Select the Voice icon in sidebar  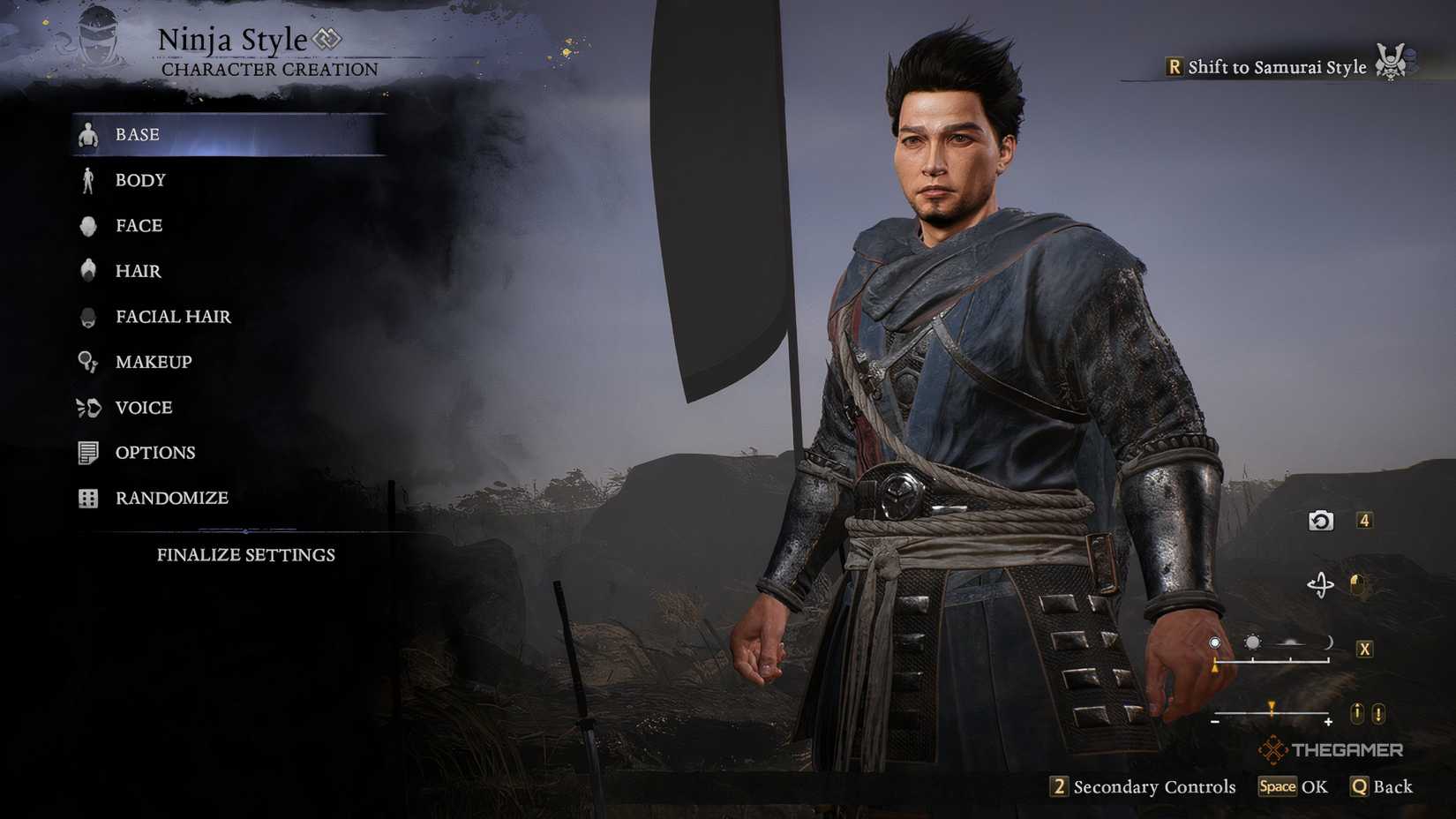[x=87, y=407]
